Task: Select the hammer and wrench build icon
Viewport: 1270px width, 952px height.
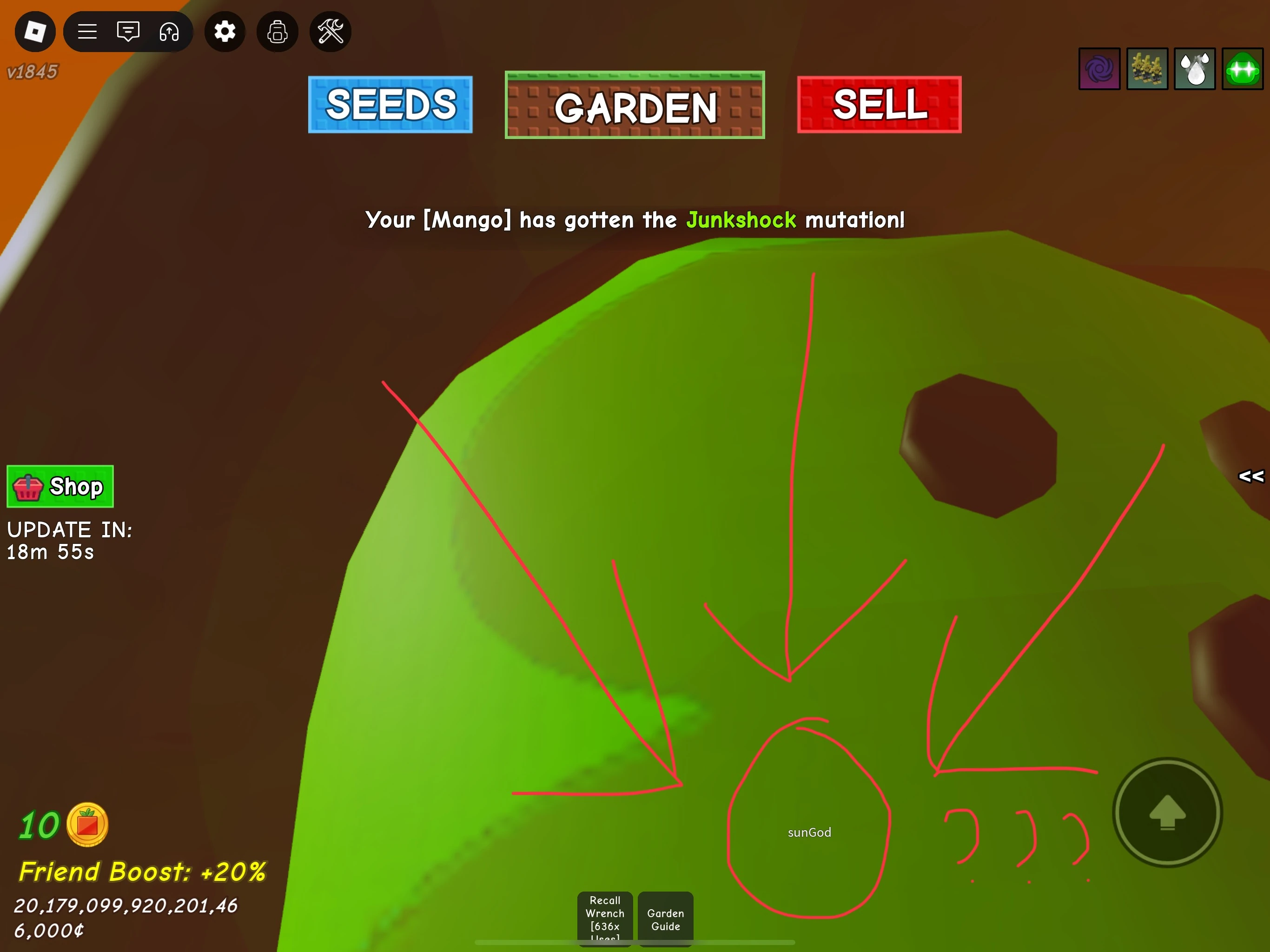Action: pyautogui.click(x=330, y=32)
